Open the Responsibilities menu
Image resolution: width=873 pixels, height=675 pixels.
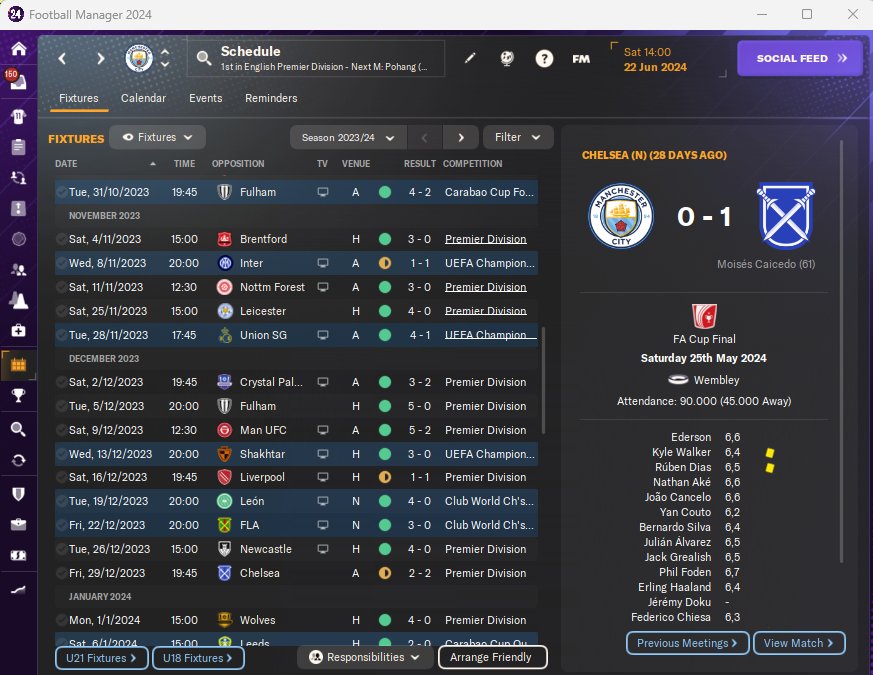[x=364, y=657]
